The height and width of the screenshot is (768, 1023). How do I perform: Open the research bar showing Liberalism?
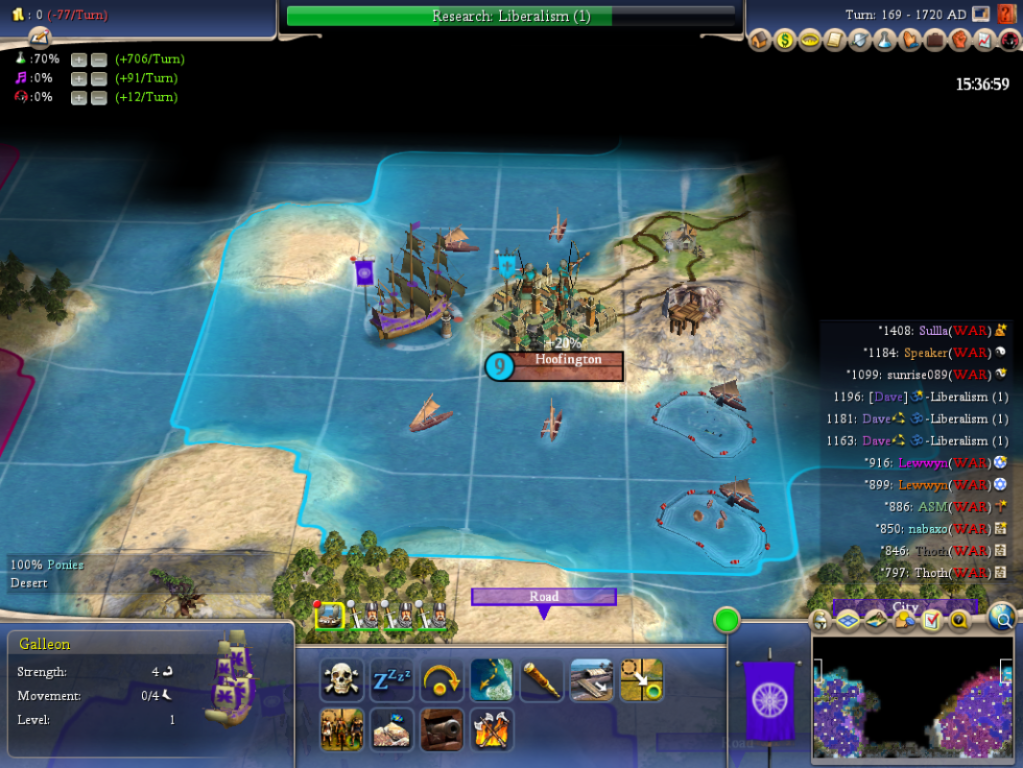coord(510,16)
